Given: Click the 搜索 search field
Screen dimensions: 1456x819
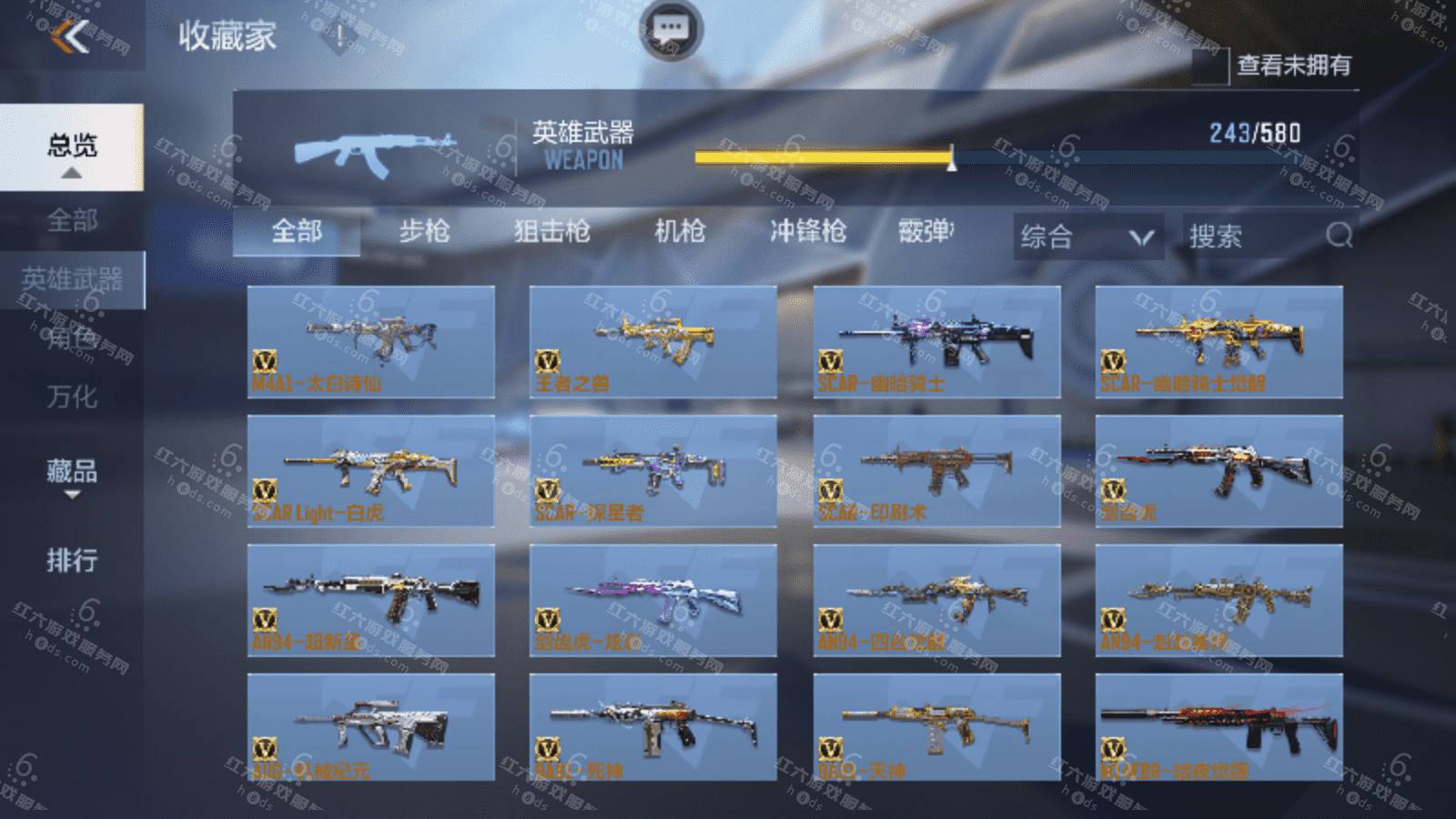Looking at the screenshot, I should (x=1256, y=237).
